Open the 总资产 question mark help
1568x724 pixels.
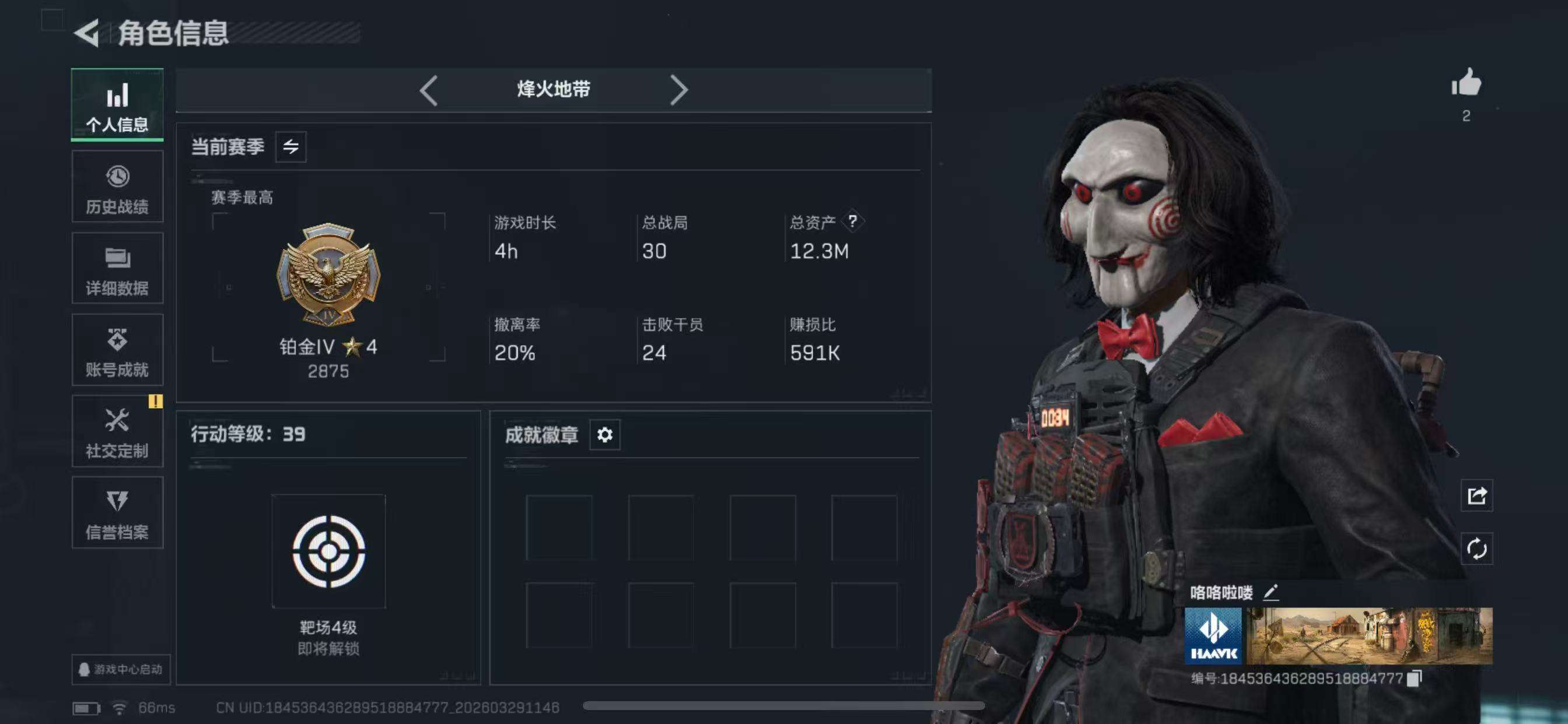tap(853, 222)
